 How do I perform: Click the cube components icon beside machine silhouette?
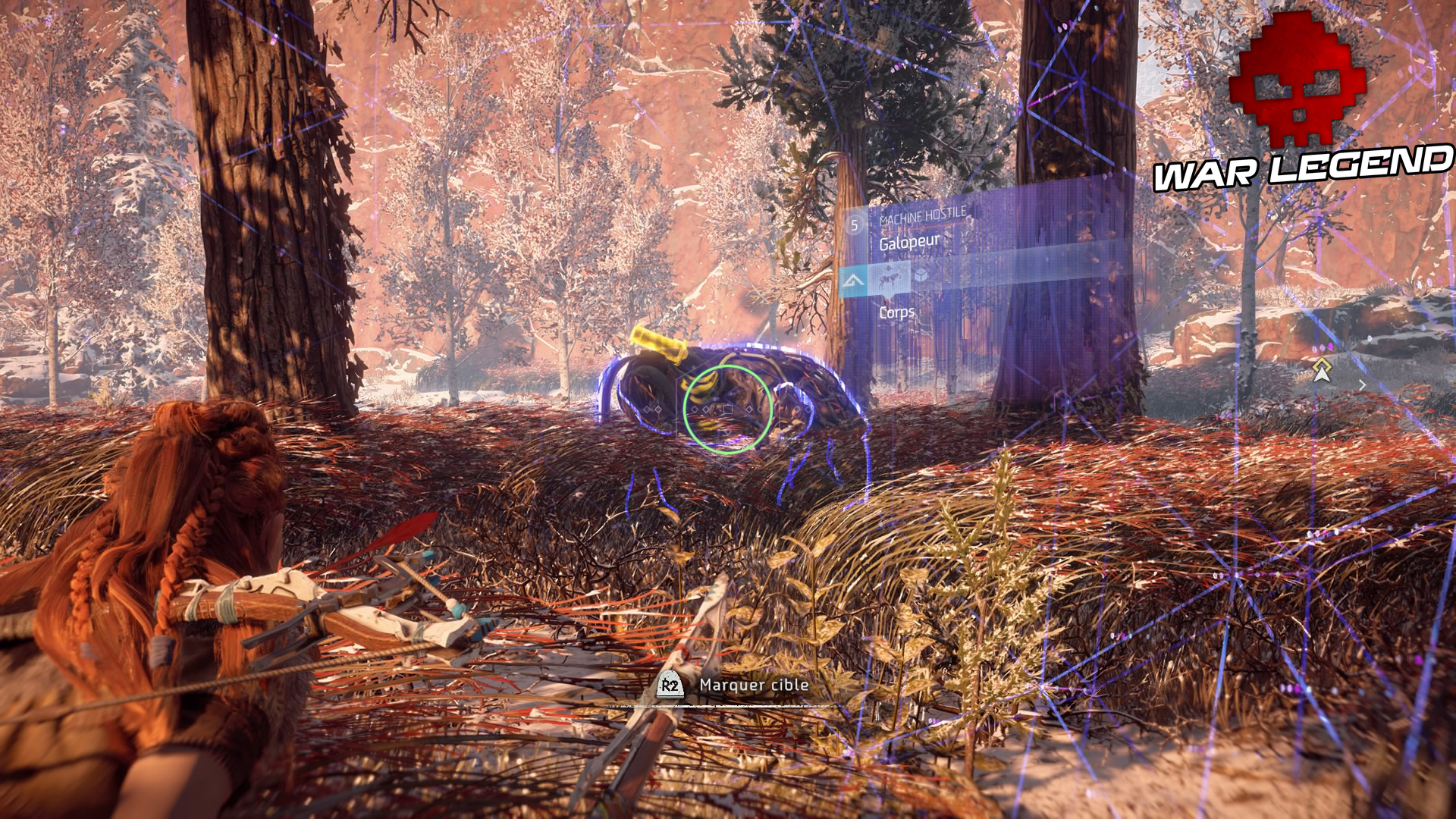click(921, 275)
